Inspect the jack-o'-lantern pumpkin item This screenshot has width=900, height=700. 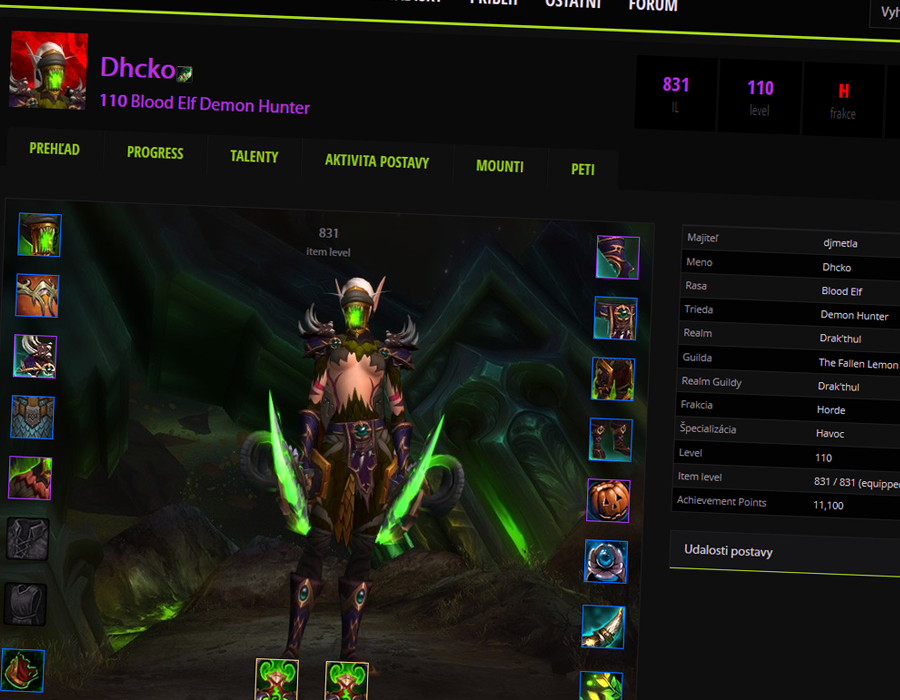click(x=608, y=500)
